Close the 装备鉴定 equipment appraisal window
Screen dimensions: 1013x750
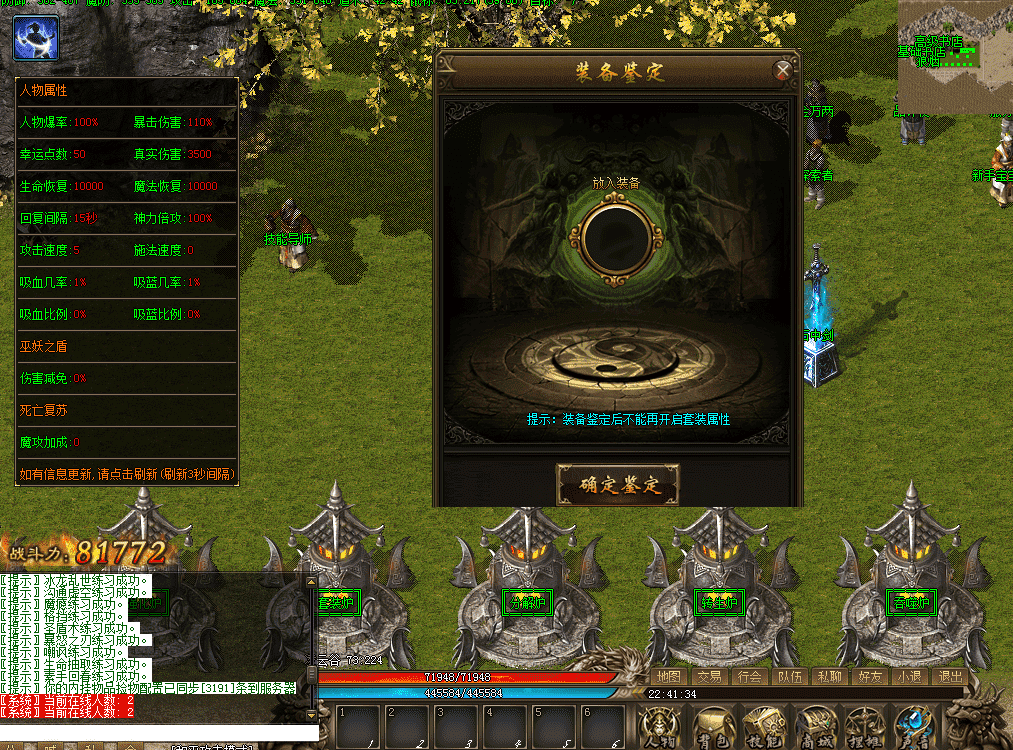(x=783, y=71)
